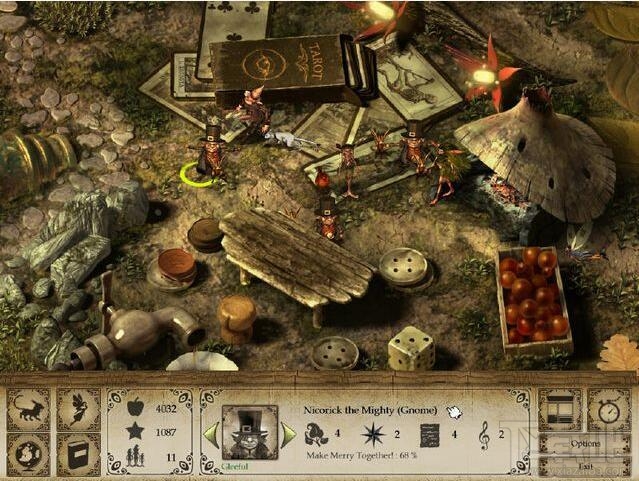
Task: Open the book journal button
Action: coord(78,454)
